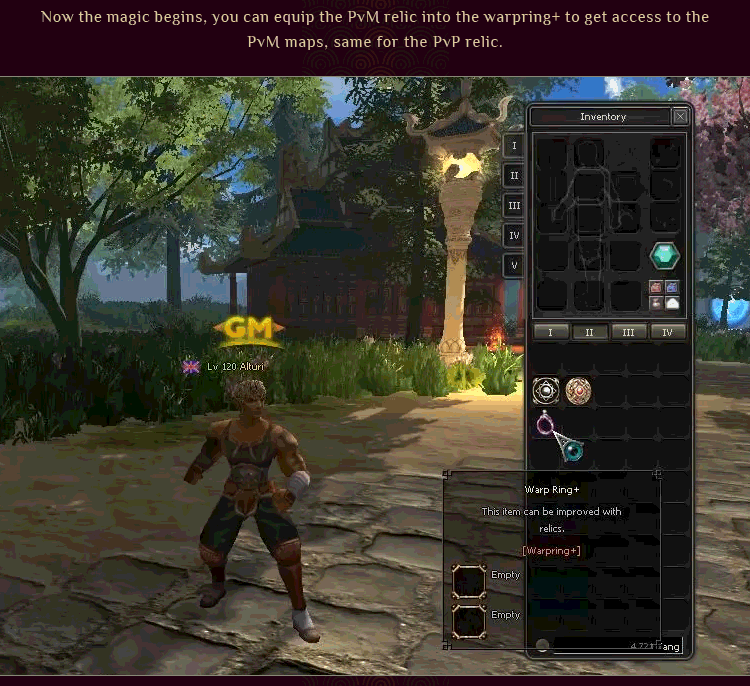Image resolution: width=750 pixels, height=686 pixels.
Task: Switch to vertical side tab I
Action: (x=514, y=145)
